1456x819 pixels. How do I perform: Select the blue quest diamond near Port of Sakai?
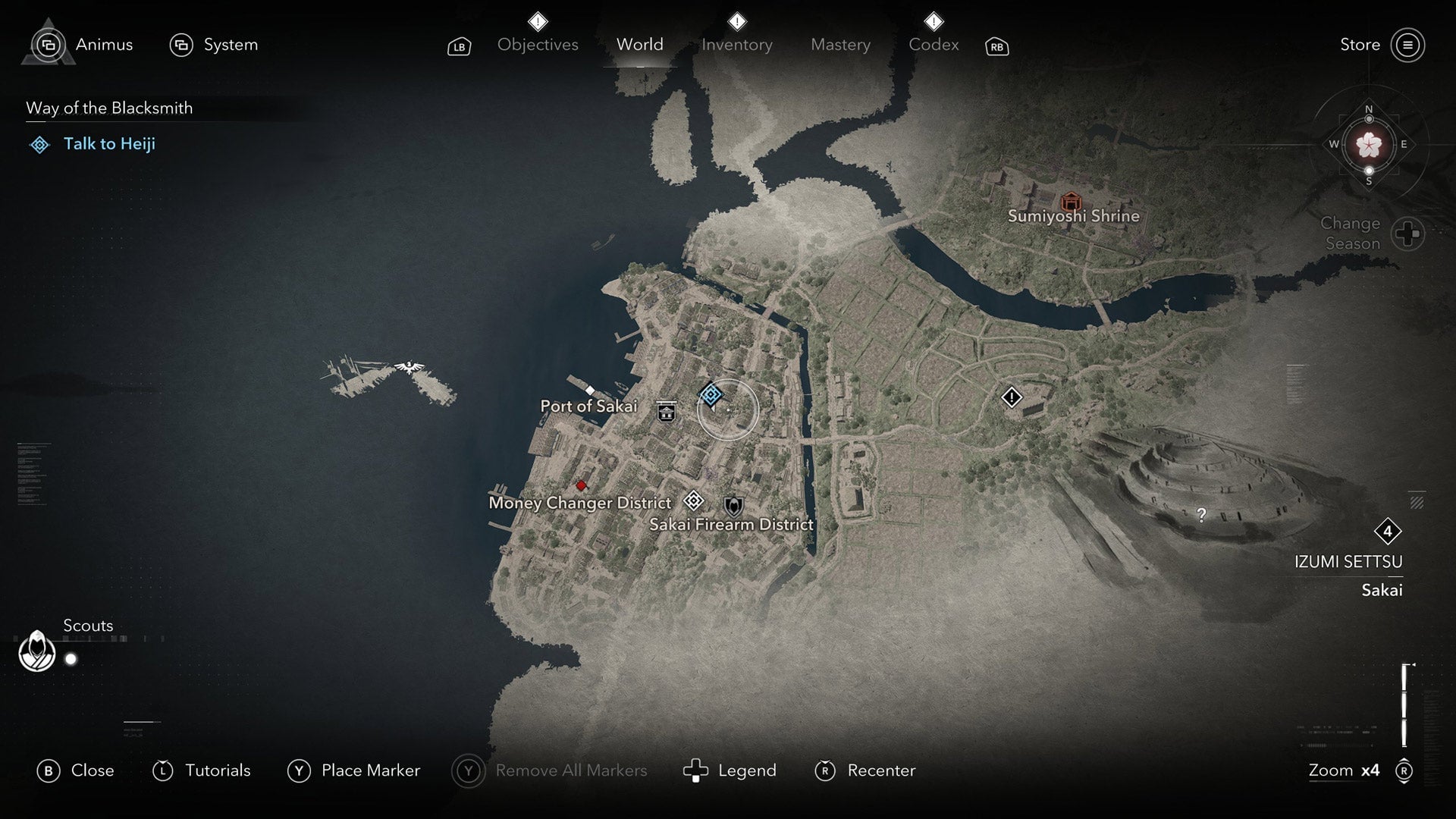pyautogui.click(x=711, y=394)
